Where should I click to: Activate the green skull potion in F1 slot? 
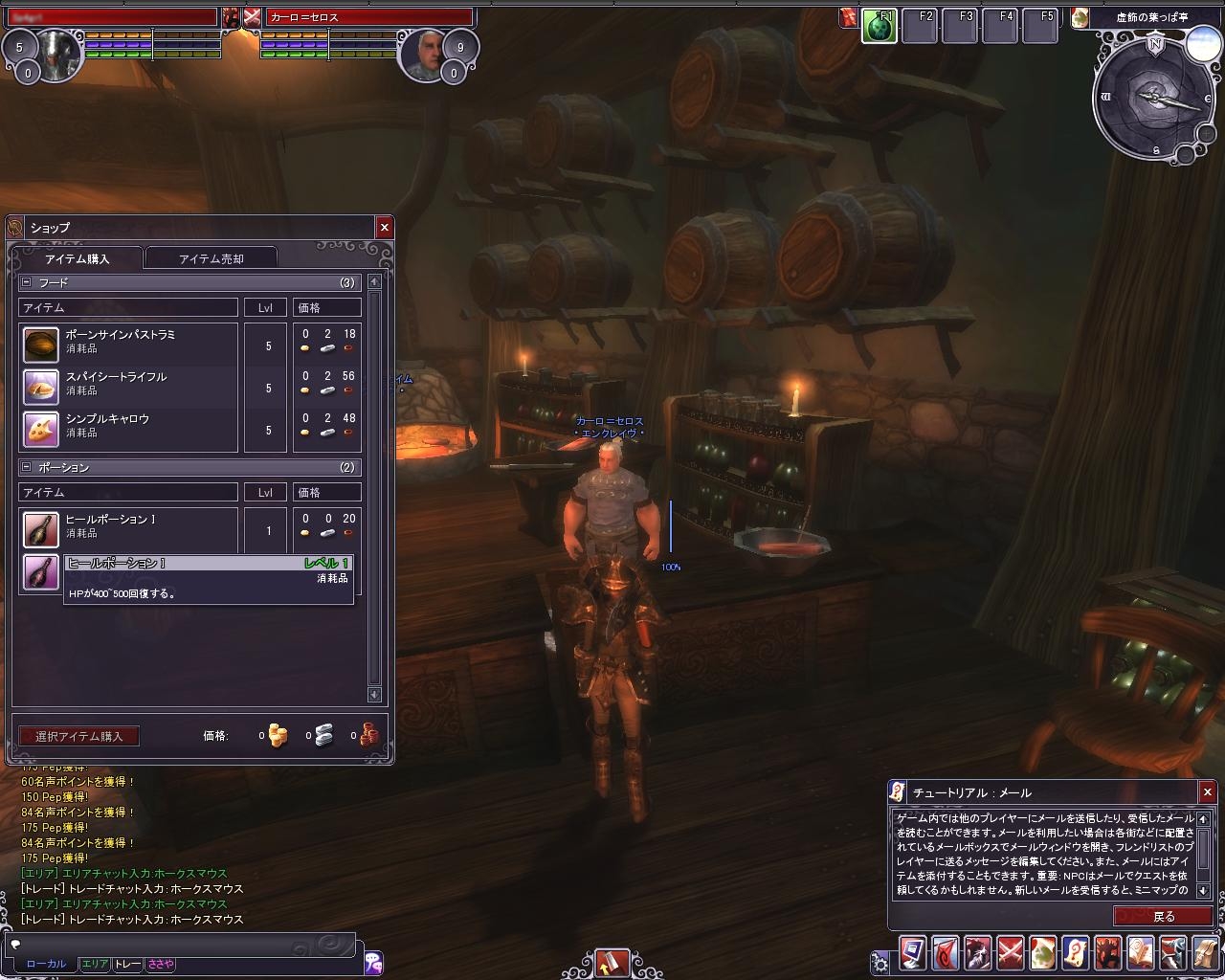coord(879,27)
